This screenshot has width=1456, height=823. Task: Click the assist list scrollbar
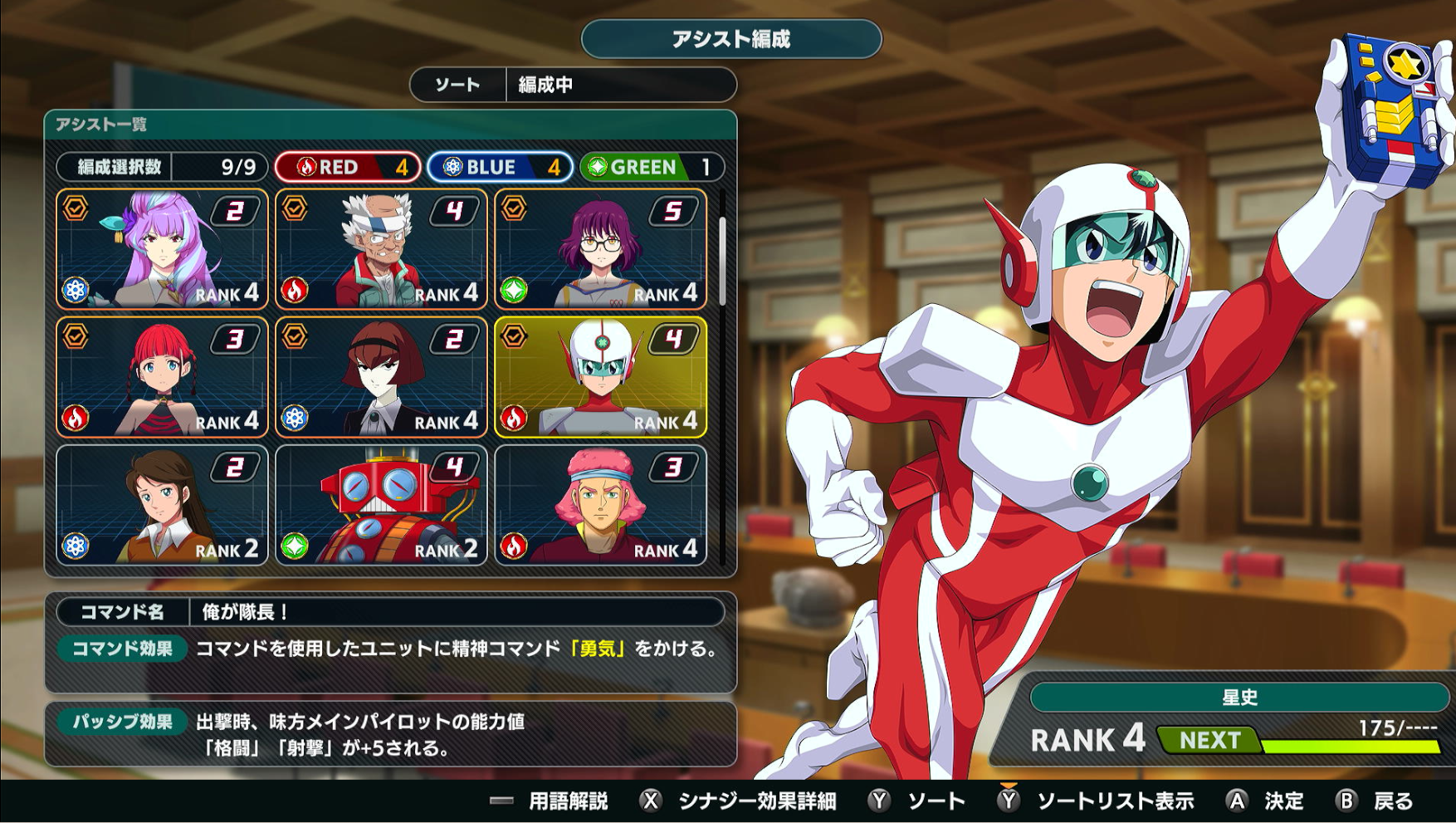click(723, 262)
